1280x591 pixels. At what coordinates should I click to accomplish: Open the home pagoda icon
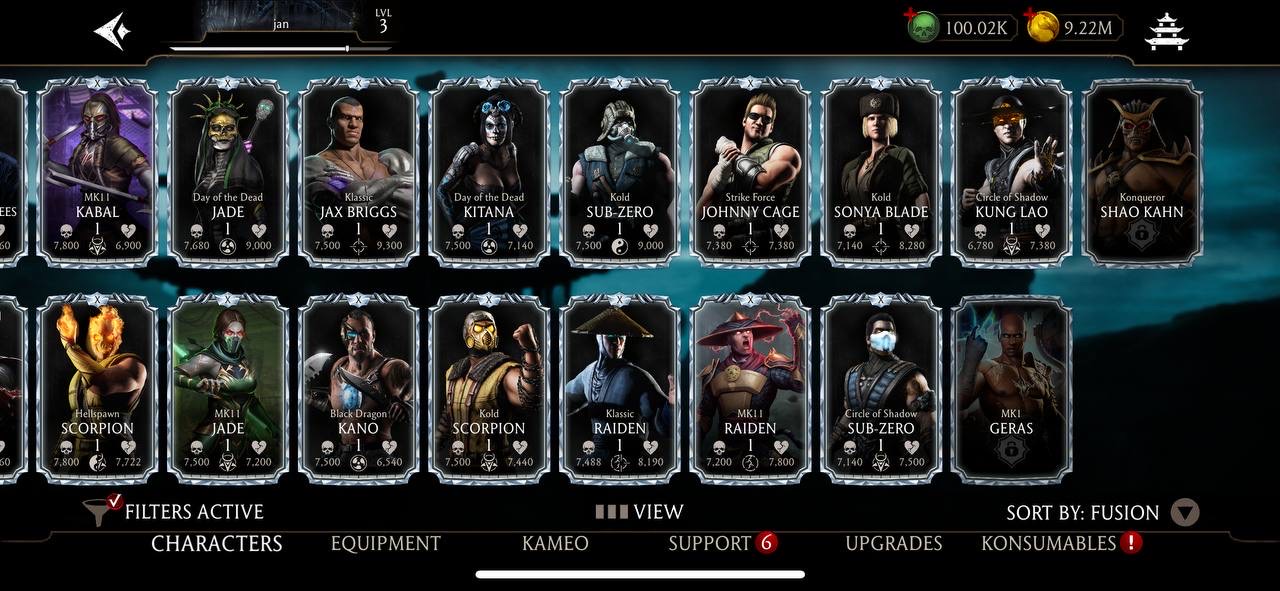1166,31
